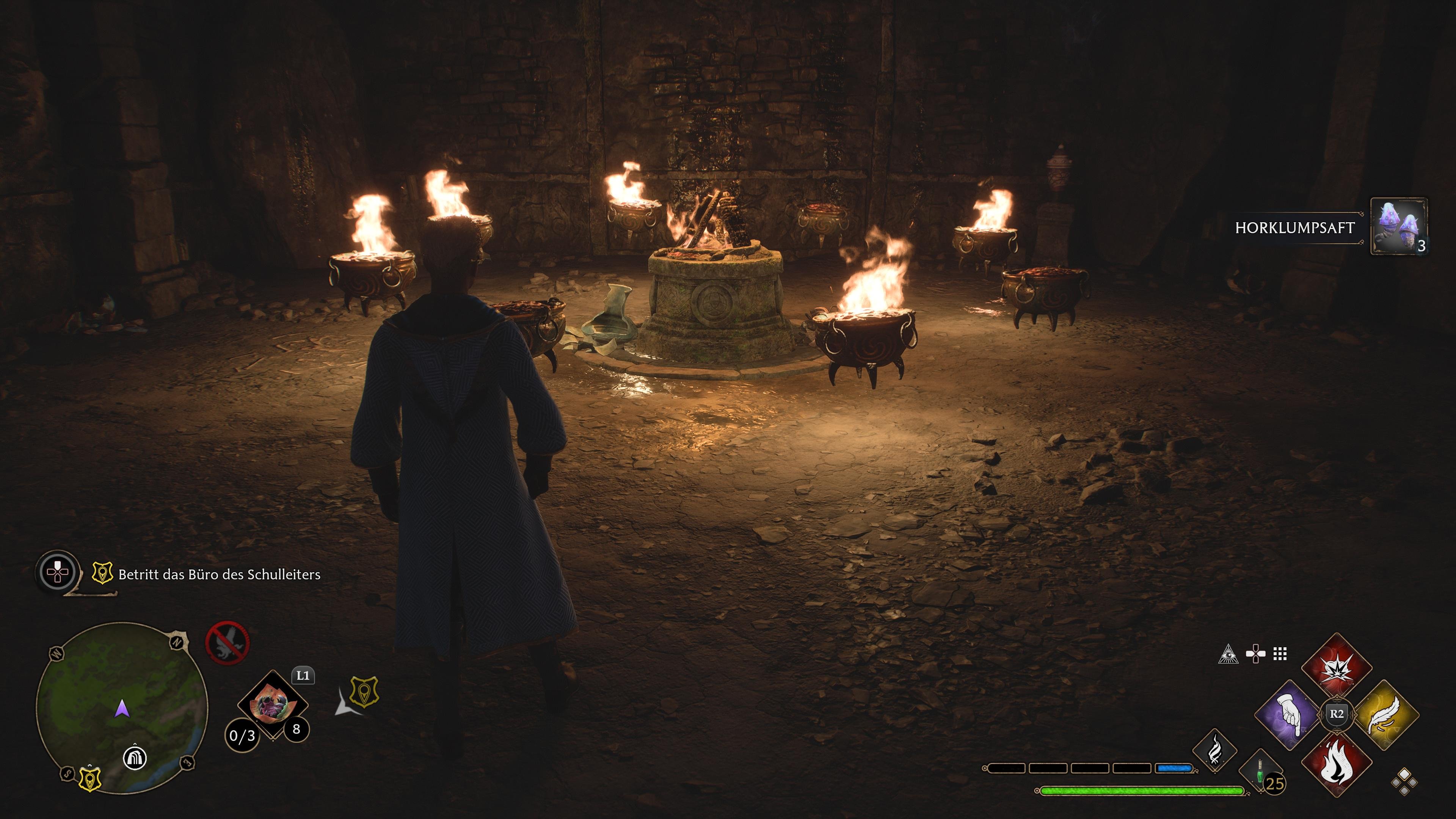Click the yellow quest shield on minimap edge
The width and height of the screenshot is (1456, 819).
click(90, 778)
